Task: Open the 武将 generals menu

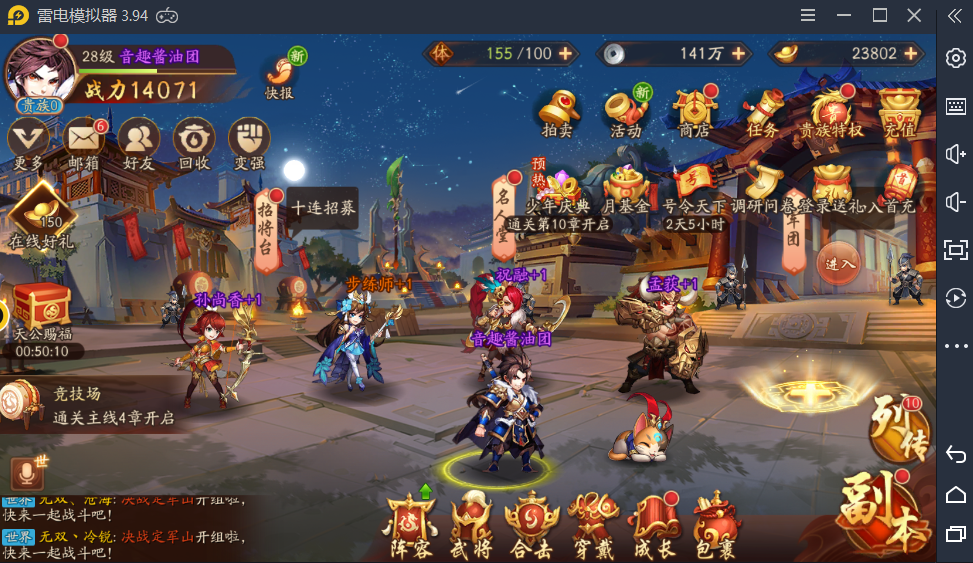Action: click(471, 524)
